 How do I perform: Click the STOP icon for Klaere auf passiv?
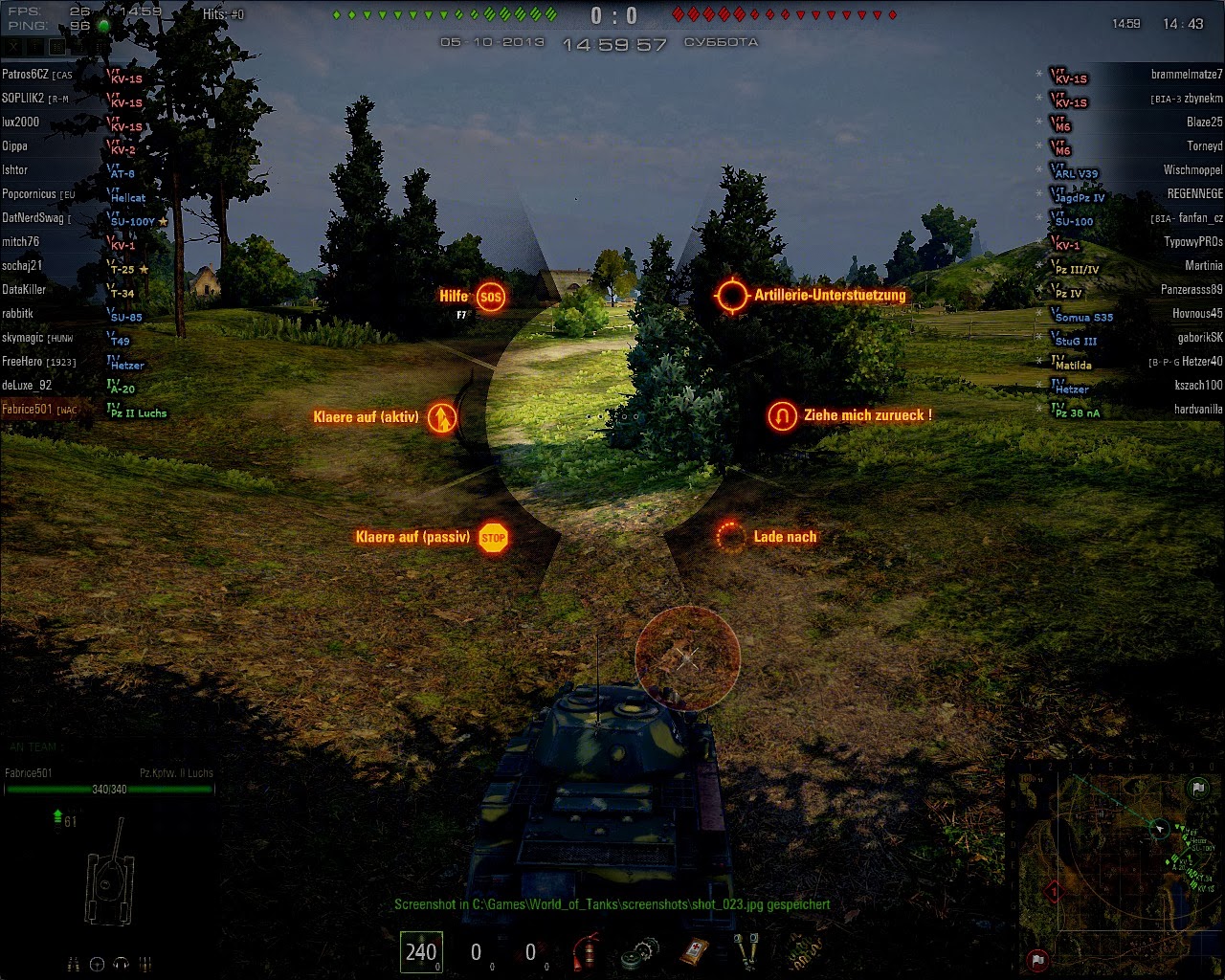[494, 537]
